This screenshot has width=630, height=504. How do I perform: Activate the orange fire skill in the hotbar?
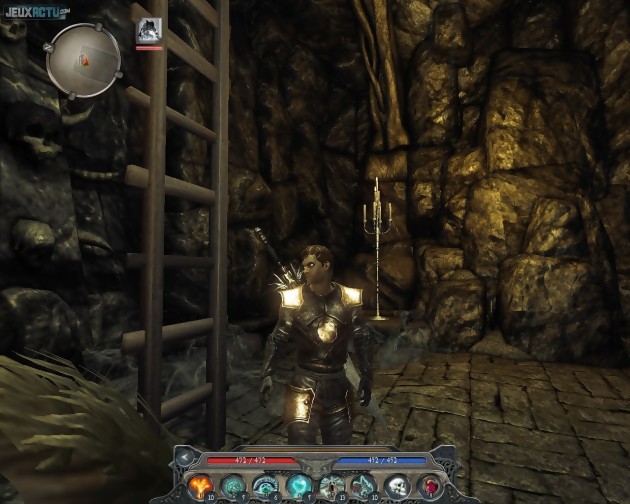click(198, 485)
